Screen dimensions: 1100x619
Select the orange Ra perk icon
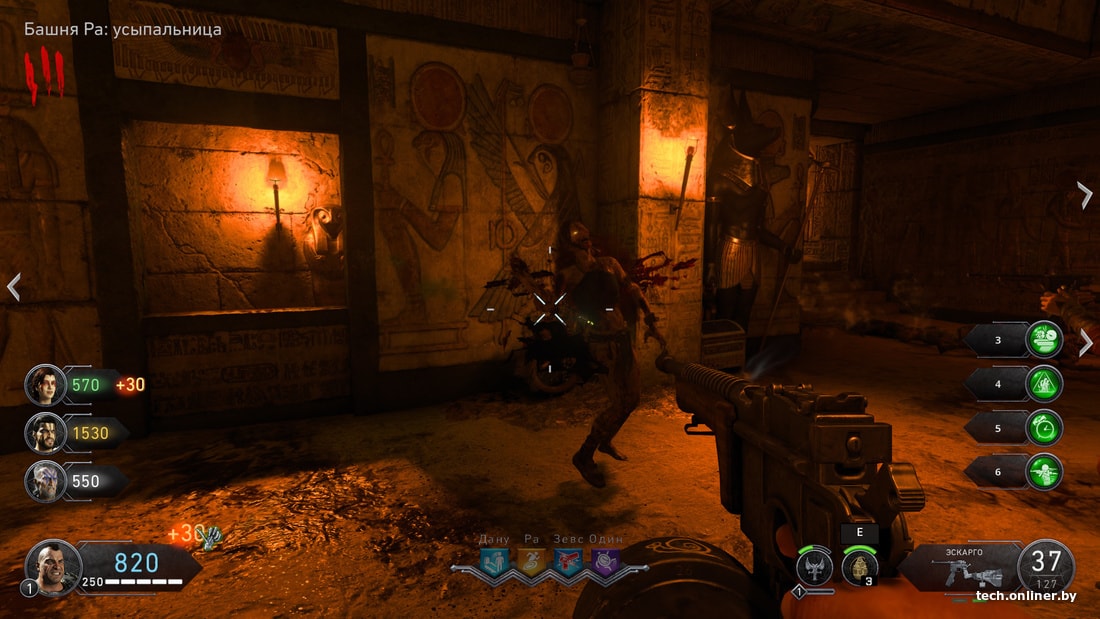tap(531, 563)
